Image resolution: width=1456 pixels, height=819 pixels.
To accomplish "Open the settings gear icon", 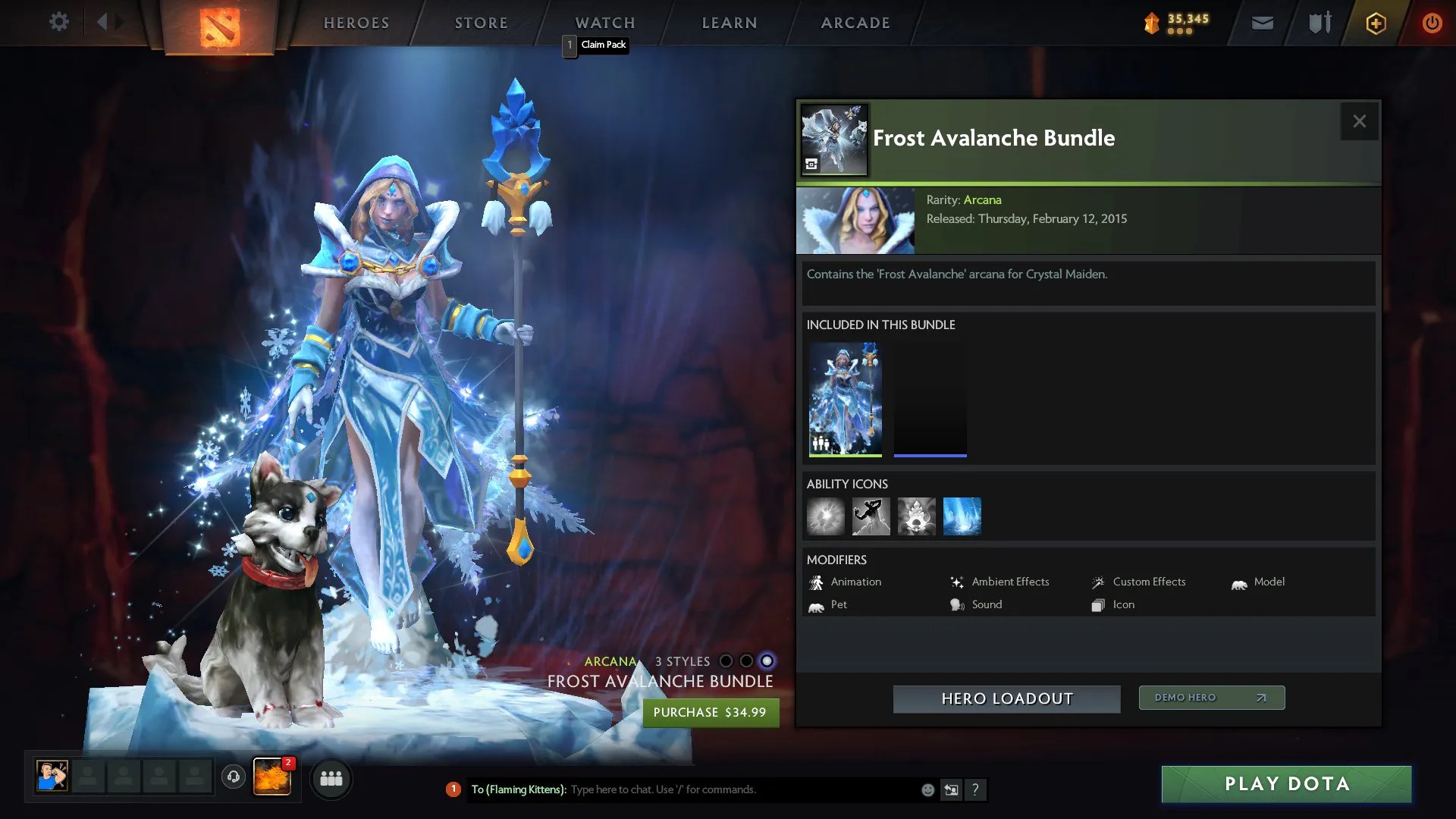I will [59, 22].
